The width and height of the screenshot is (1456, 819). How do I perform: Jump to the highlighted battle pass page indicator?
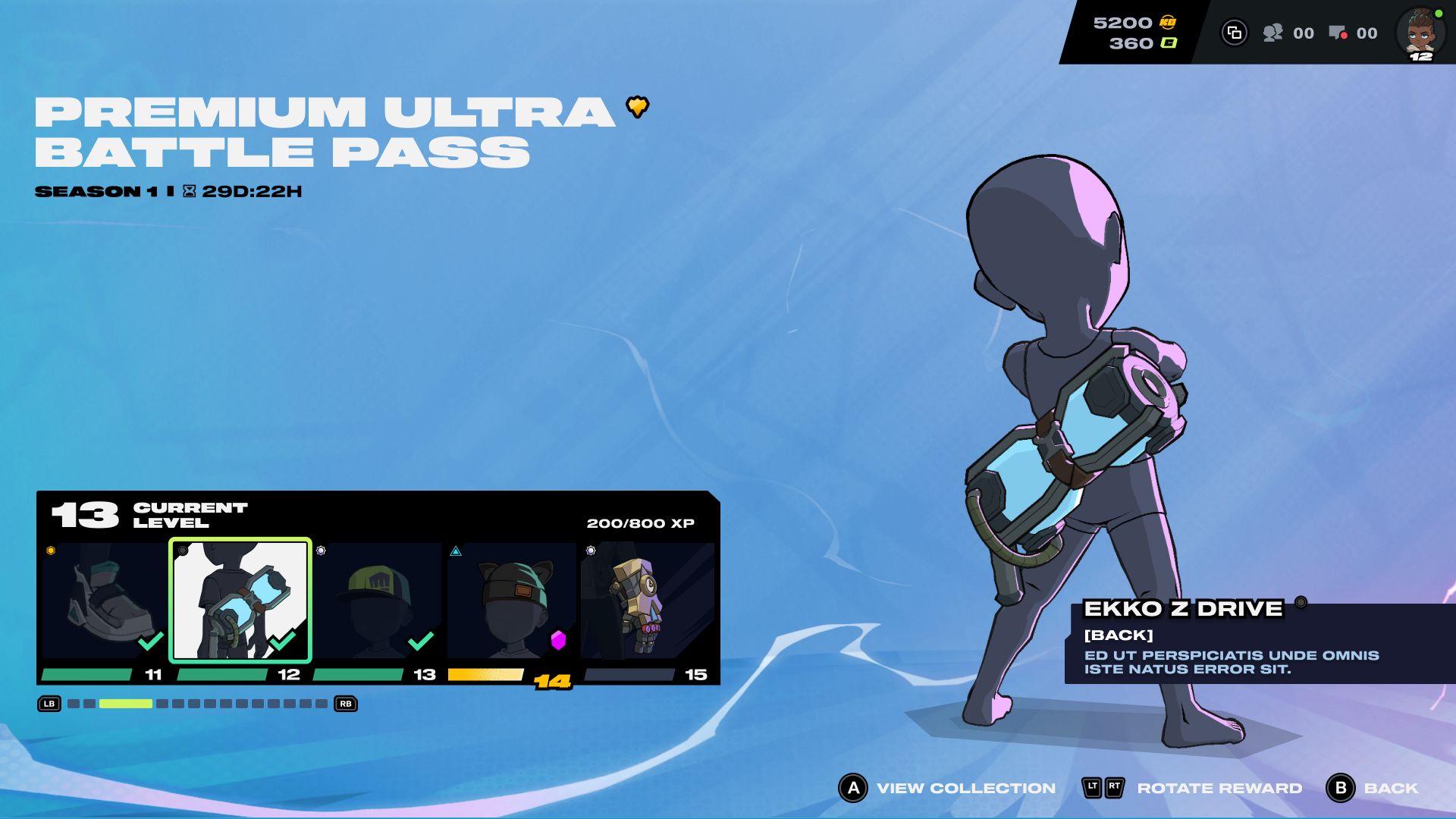point(126,704)
